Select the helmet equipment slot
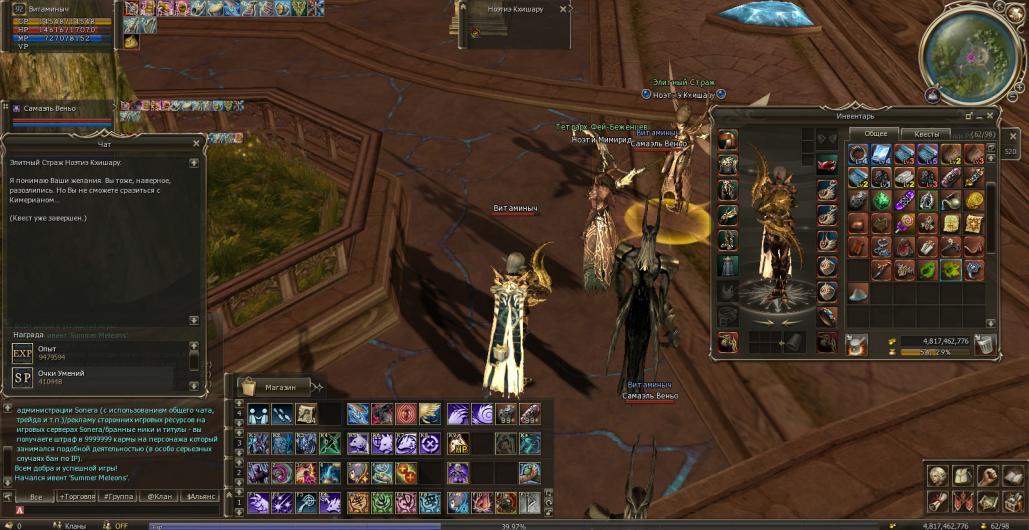Image resolution: width=1029 pixels, height=530 pixels. point(727,141)
